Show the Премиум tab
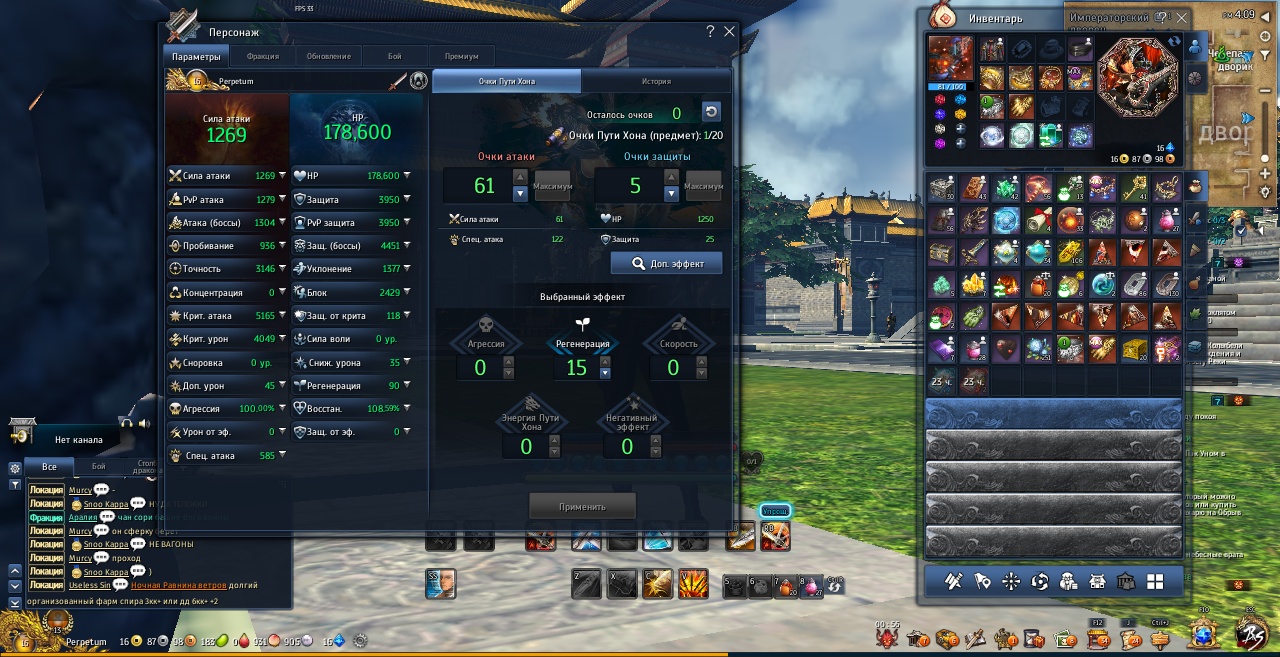 (461, 56)
